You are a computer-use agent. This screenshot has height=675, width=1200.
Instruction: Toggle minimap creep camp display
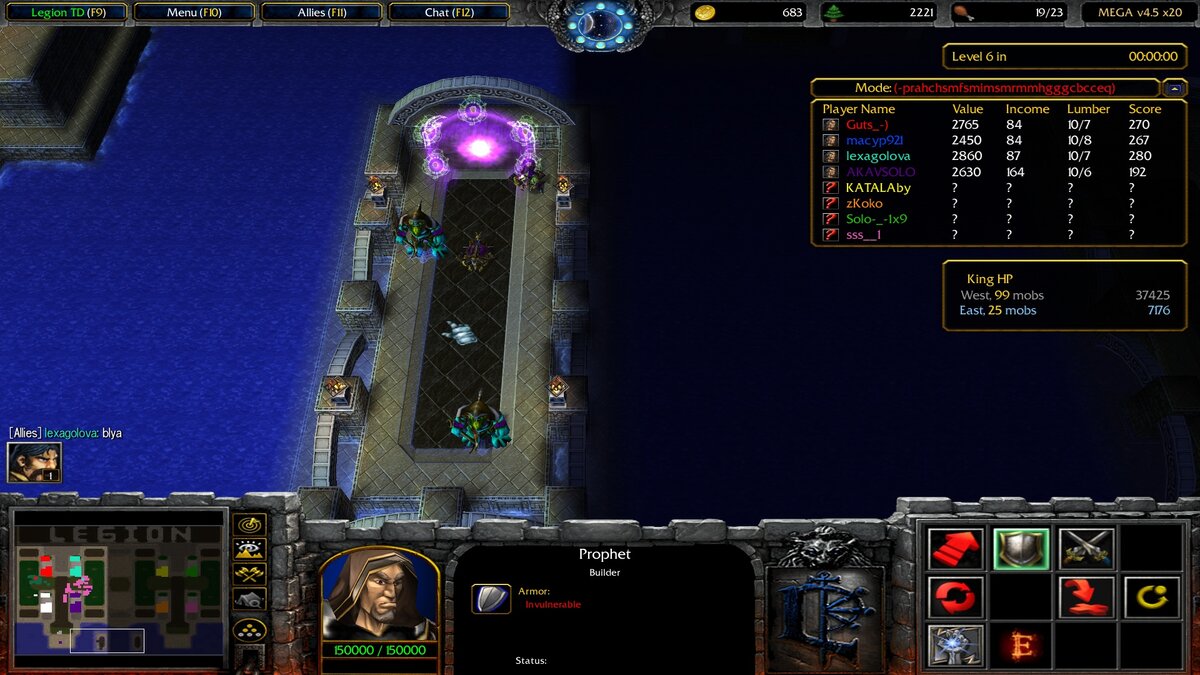pos(249,599)
